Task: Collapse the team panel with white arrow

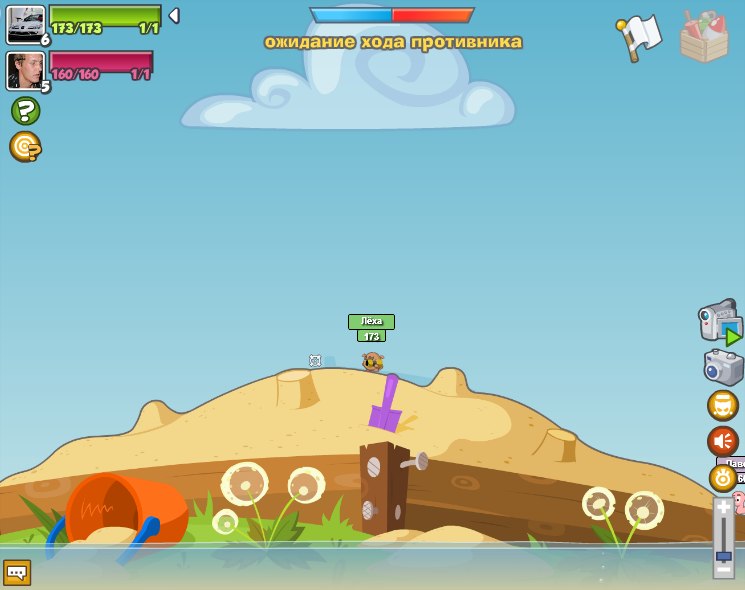Action: [x=174, y=16]
